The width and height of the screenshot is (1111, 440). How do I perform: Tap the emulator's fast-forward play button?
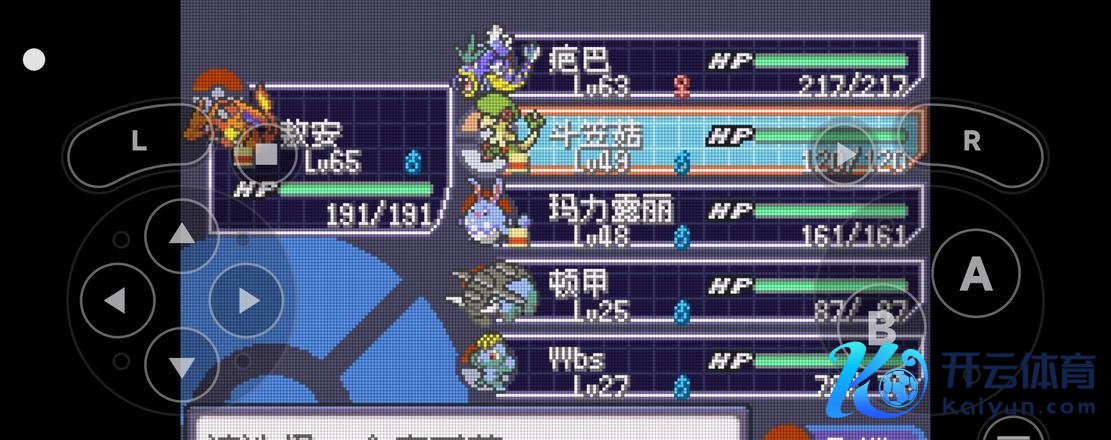point(845,154)
